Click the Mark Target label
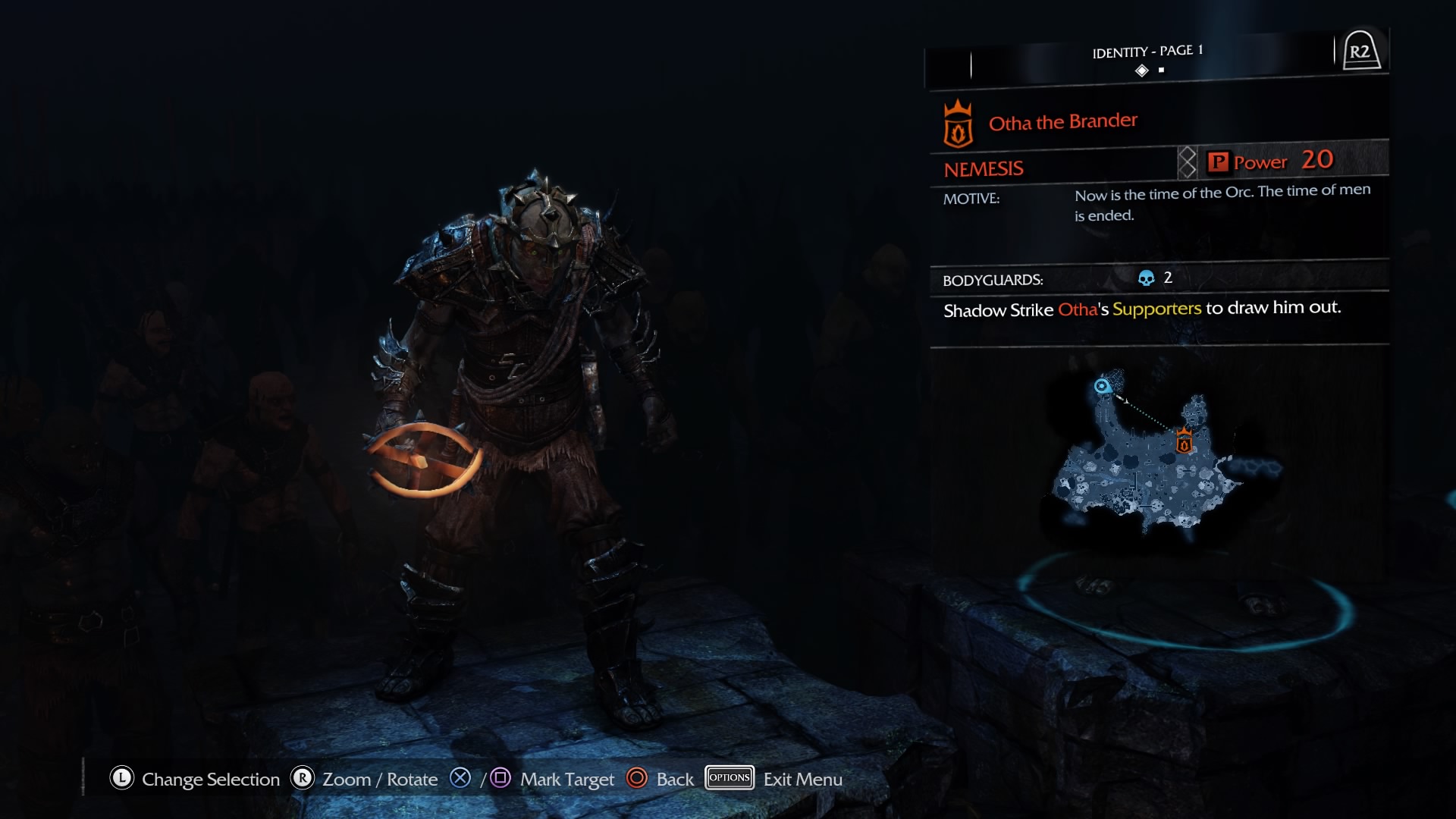 point(566,780)
